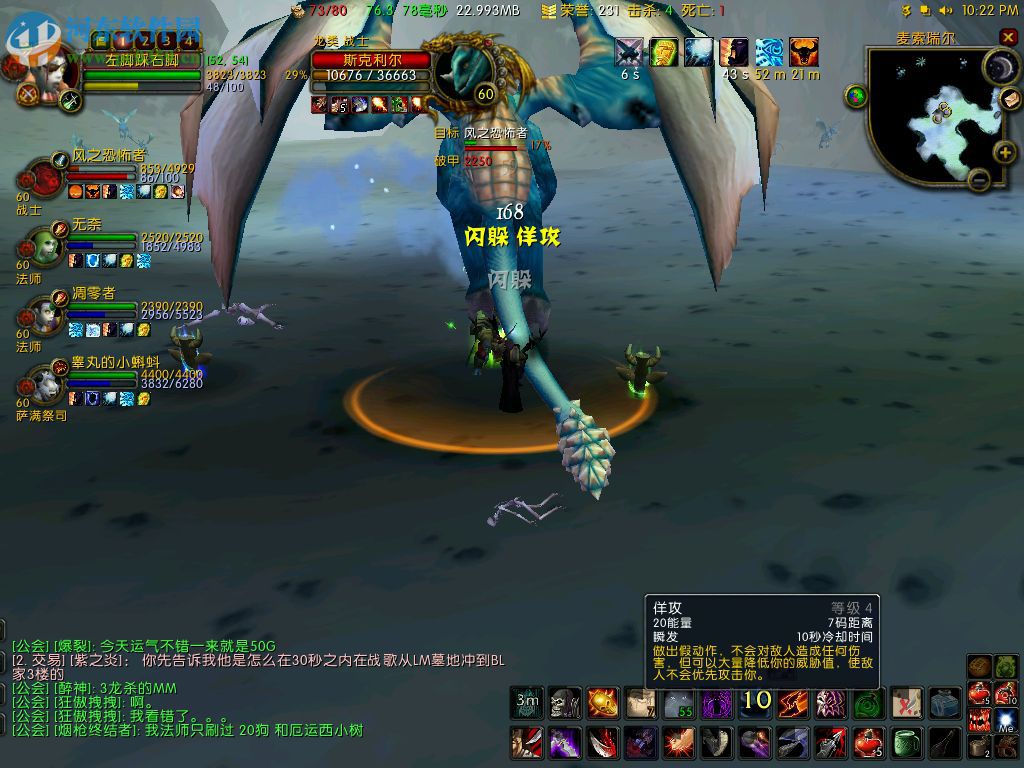Click the crossed-swords buff with 6 s timer

(629, 52)
